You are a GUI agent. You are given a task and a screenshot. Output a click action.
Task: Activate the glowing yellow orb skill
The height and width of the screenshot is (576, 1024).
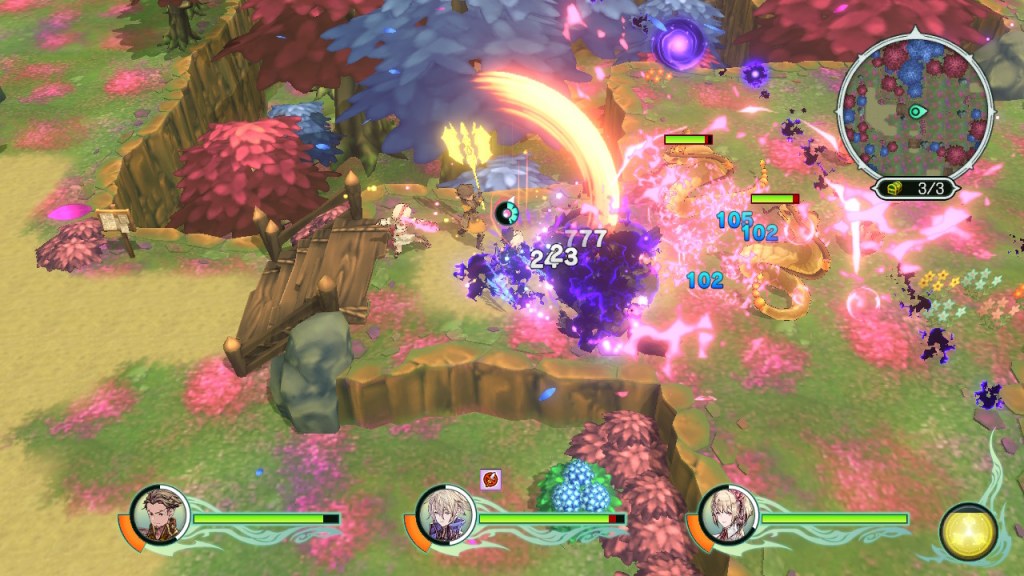(968, 532)
